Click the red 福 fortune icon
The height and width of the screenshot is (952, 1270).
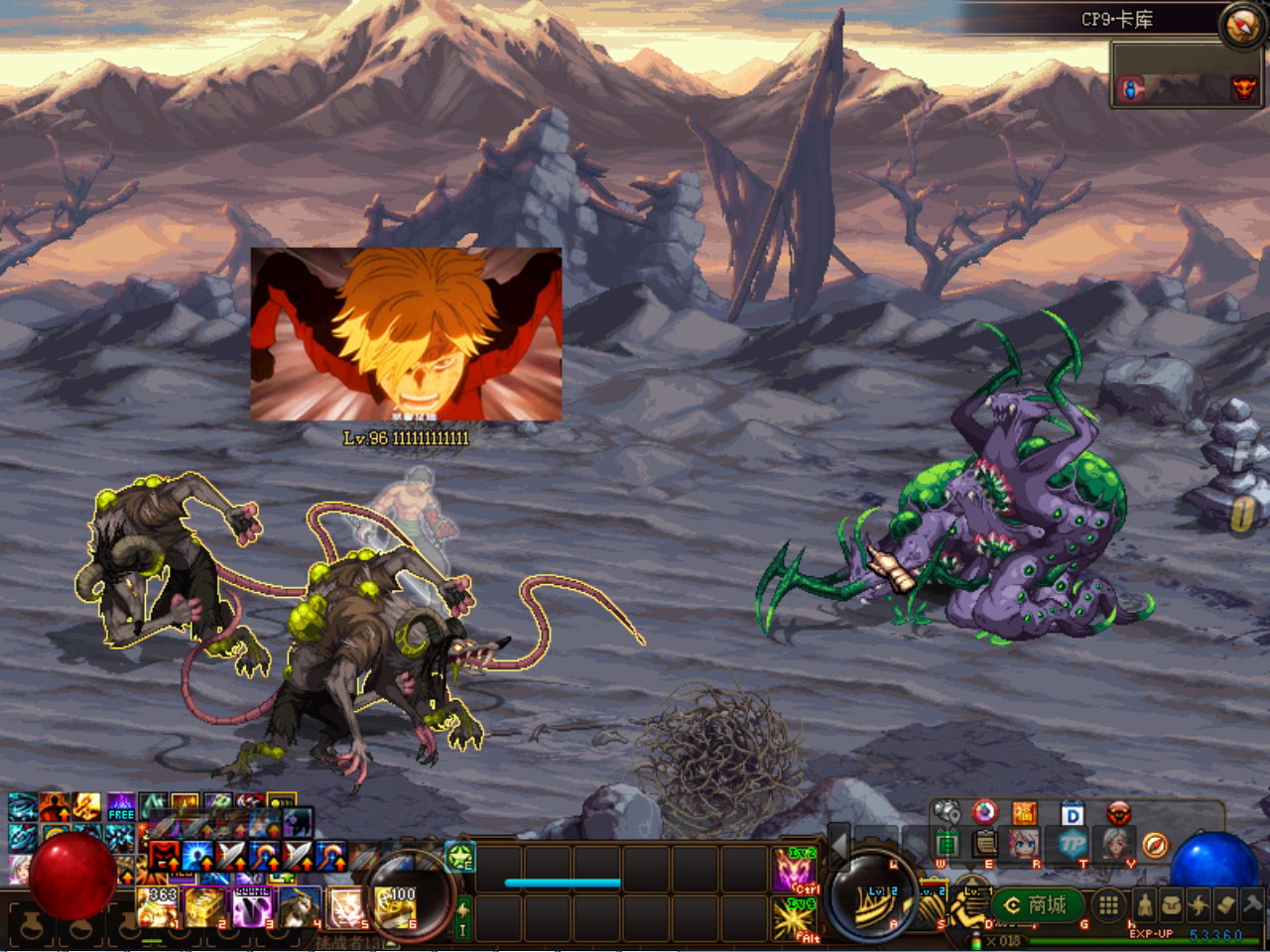coord(1024,813)
